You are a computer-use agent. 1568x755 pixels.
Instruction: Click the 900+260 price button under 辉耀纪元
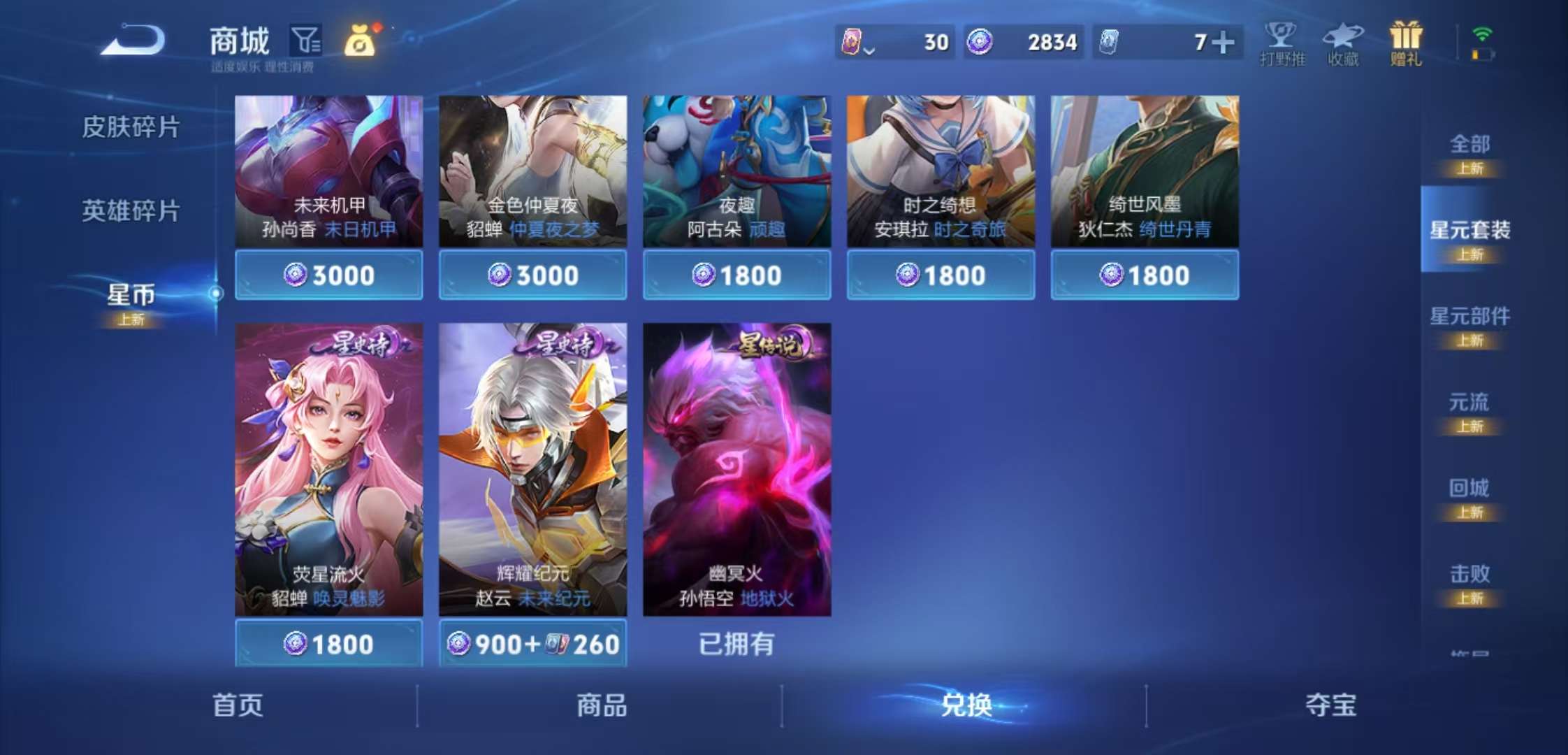532,644
